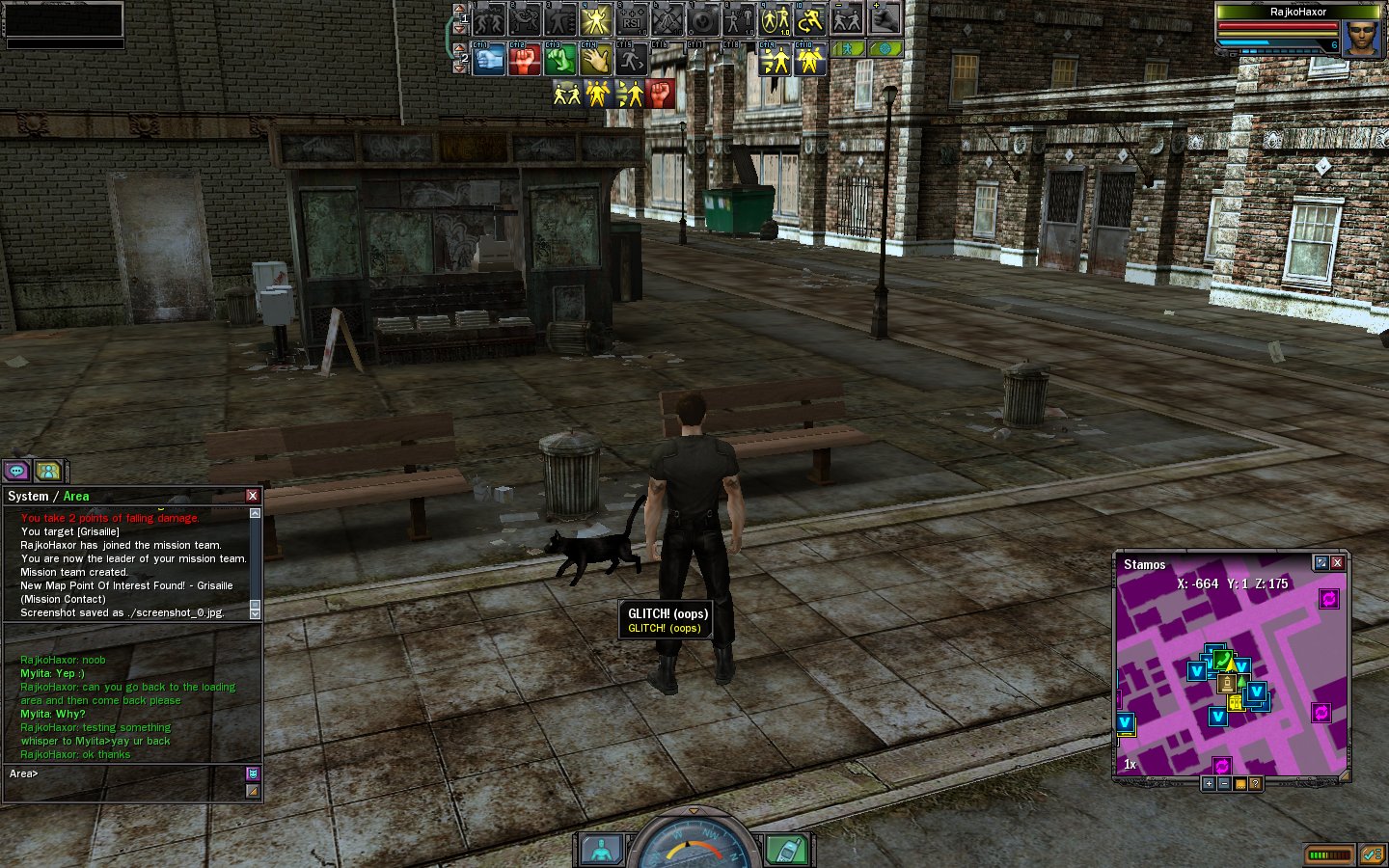Zoom out the minimap with minus button

click(1224, 783)
